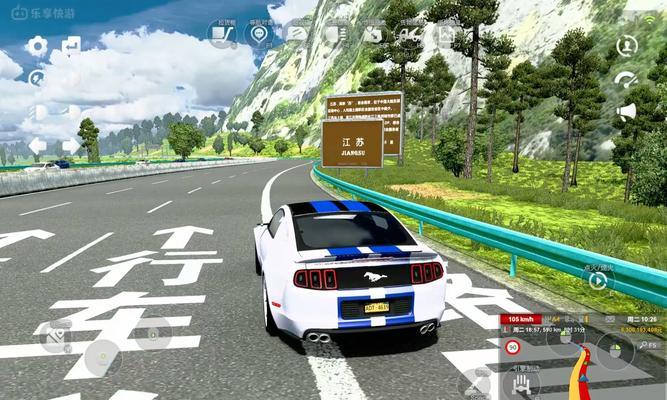Tap the return arrow button
The height and width of the screenshot is (400, 667).
tap(71, 46)
